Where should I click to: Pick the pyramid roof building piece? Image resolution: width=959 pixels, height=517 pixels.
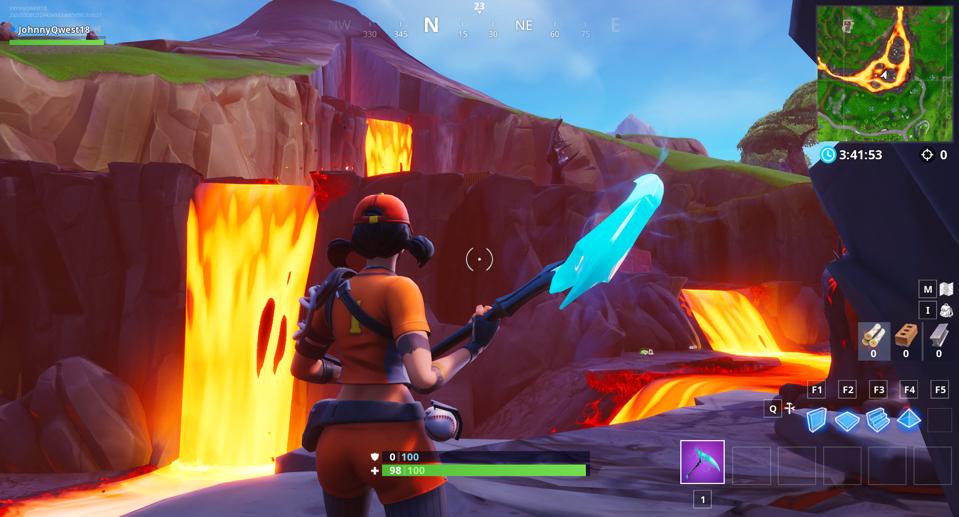[909, 420]
